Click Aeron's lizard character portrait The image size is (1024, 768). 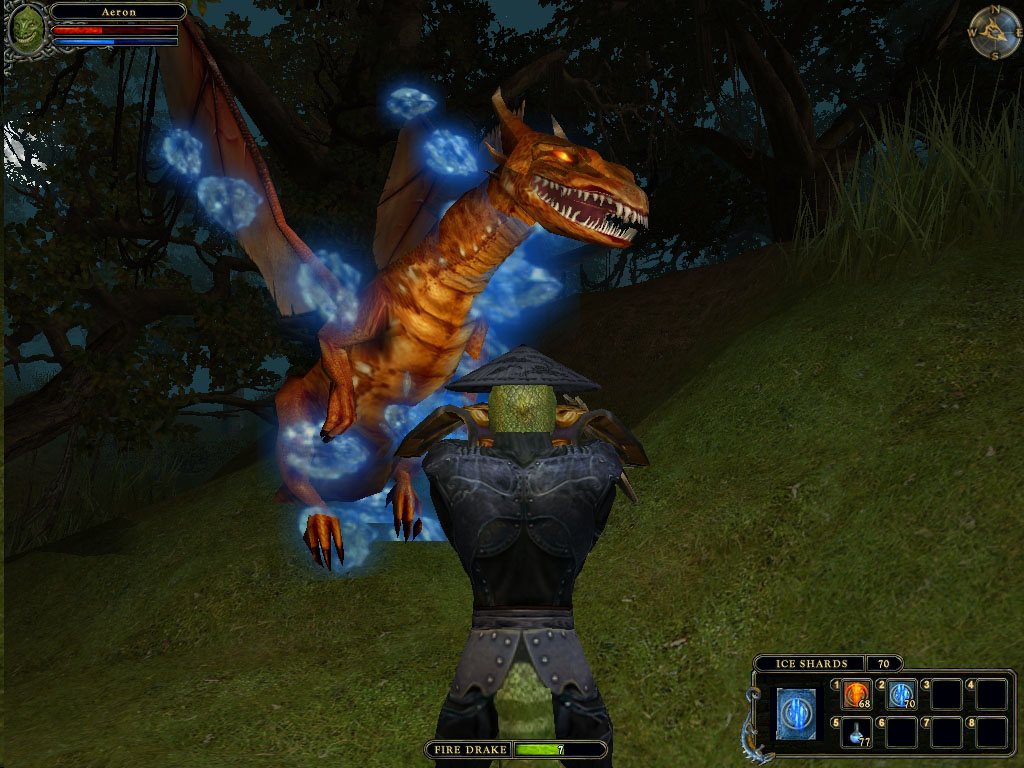[x=26, y=28]
